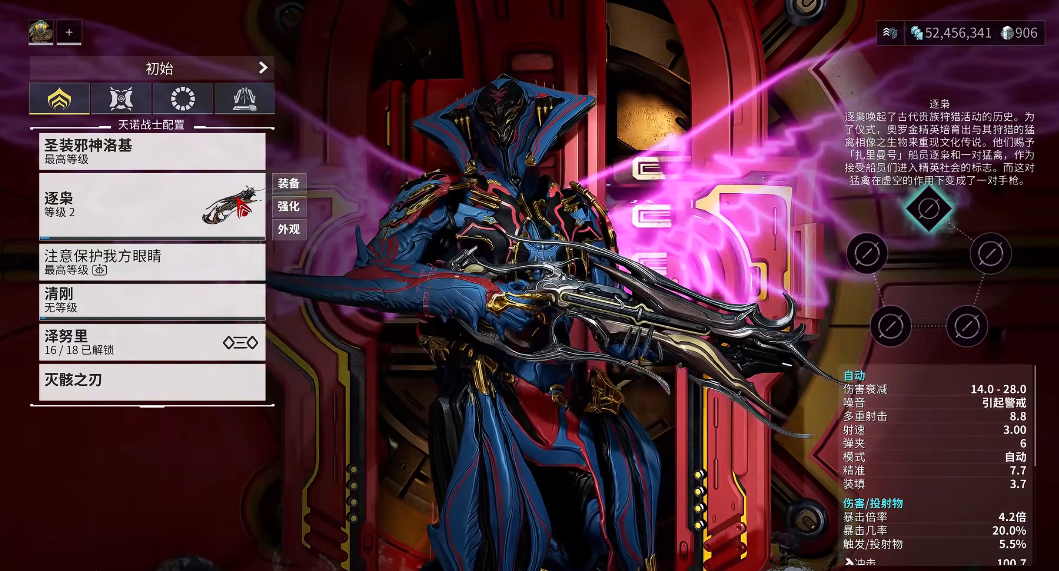This screenshot has height=571, width=1059.
Task: Select the 注意保护我方眼睛 weapon row
Action: 152,262
